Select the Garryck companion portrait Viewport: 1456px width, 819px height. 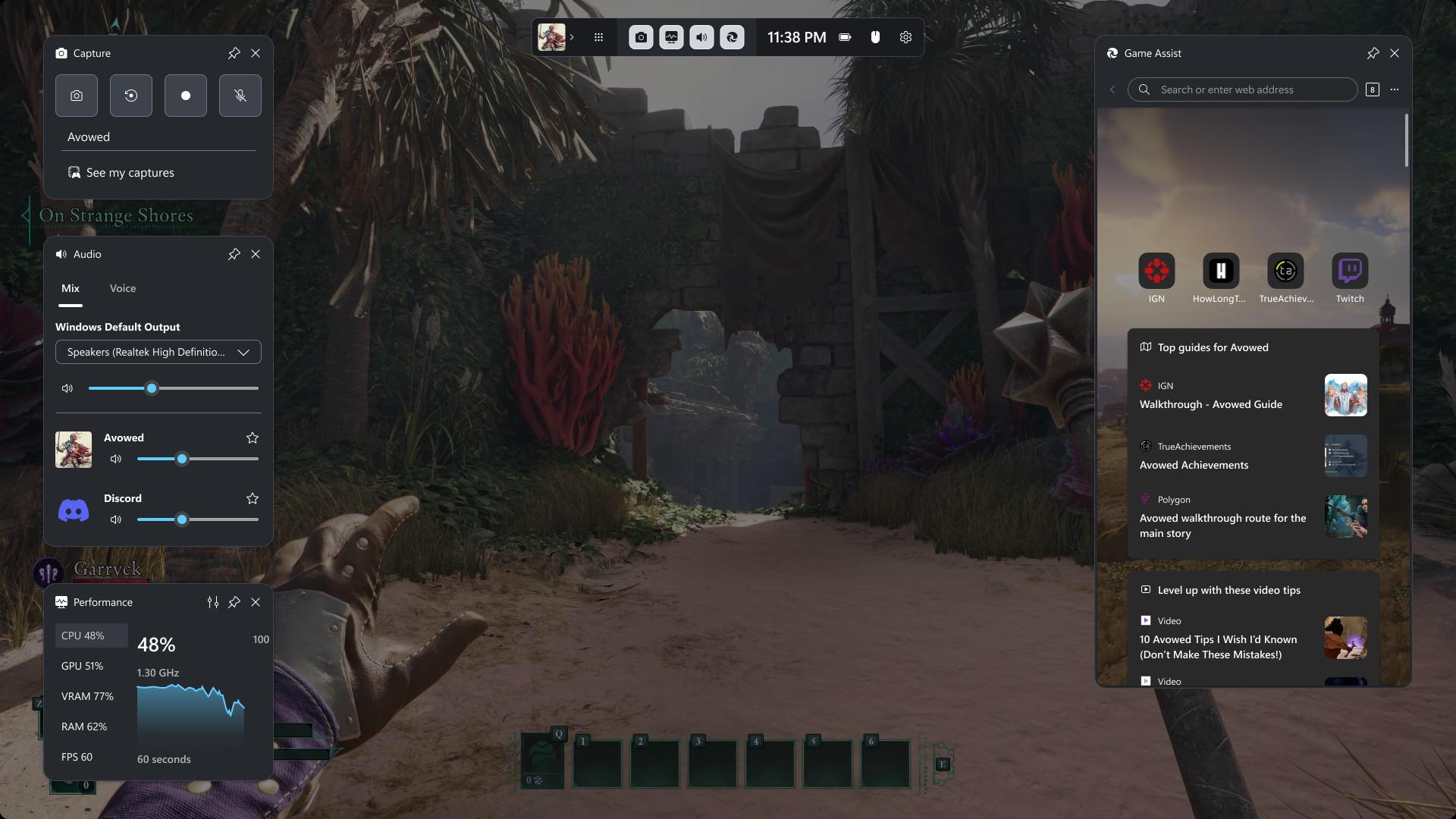pos(49,573)
